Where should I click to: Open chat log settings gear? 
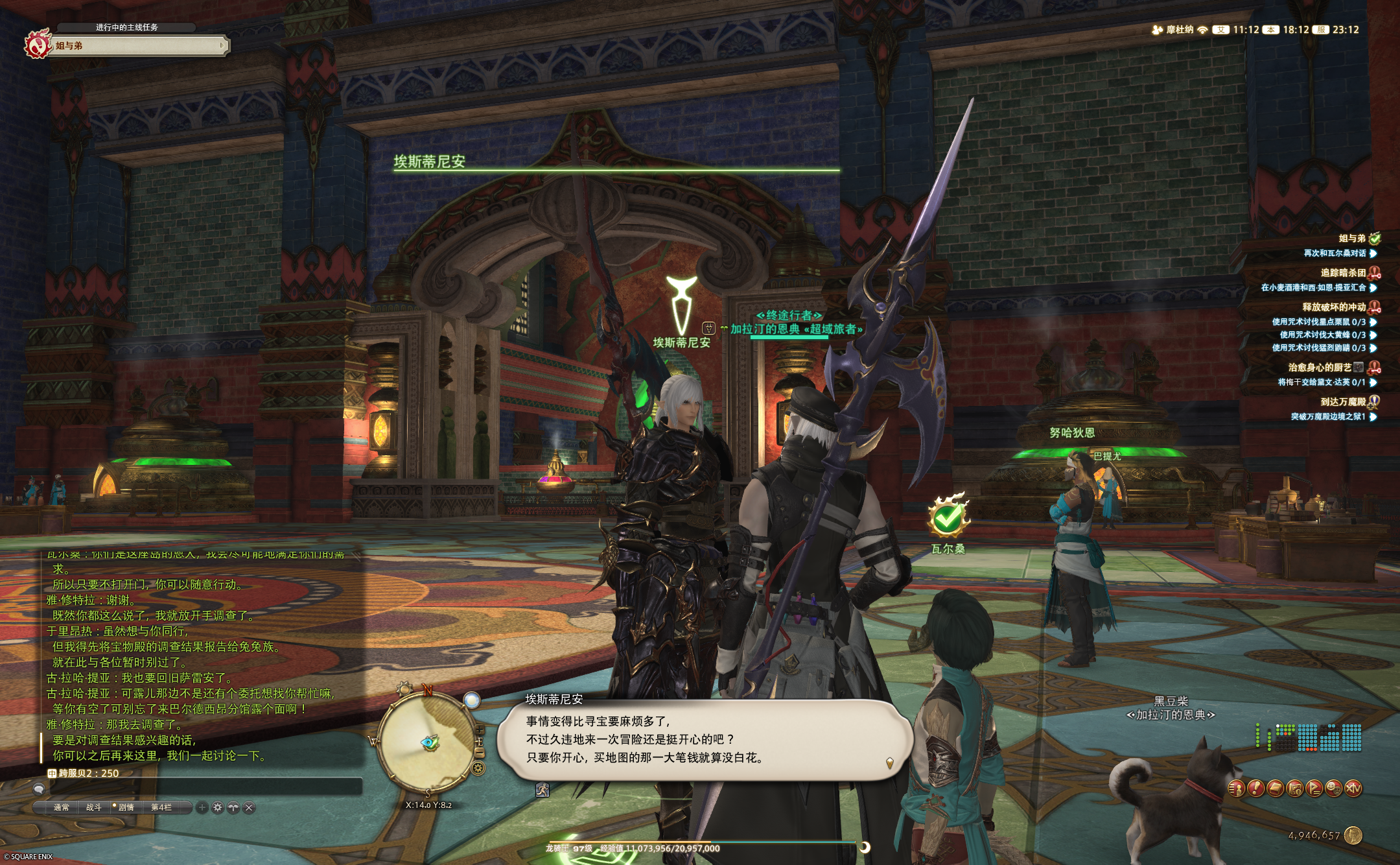(218, 807)
